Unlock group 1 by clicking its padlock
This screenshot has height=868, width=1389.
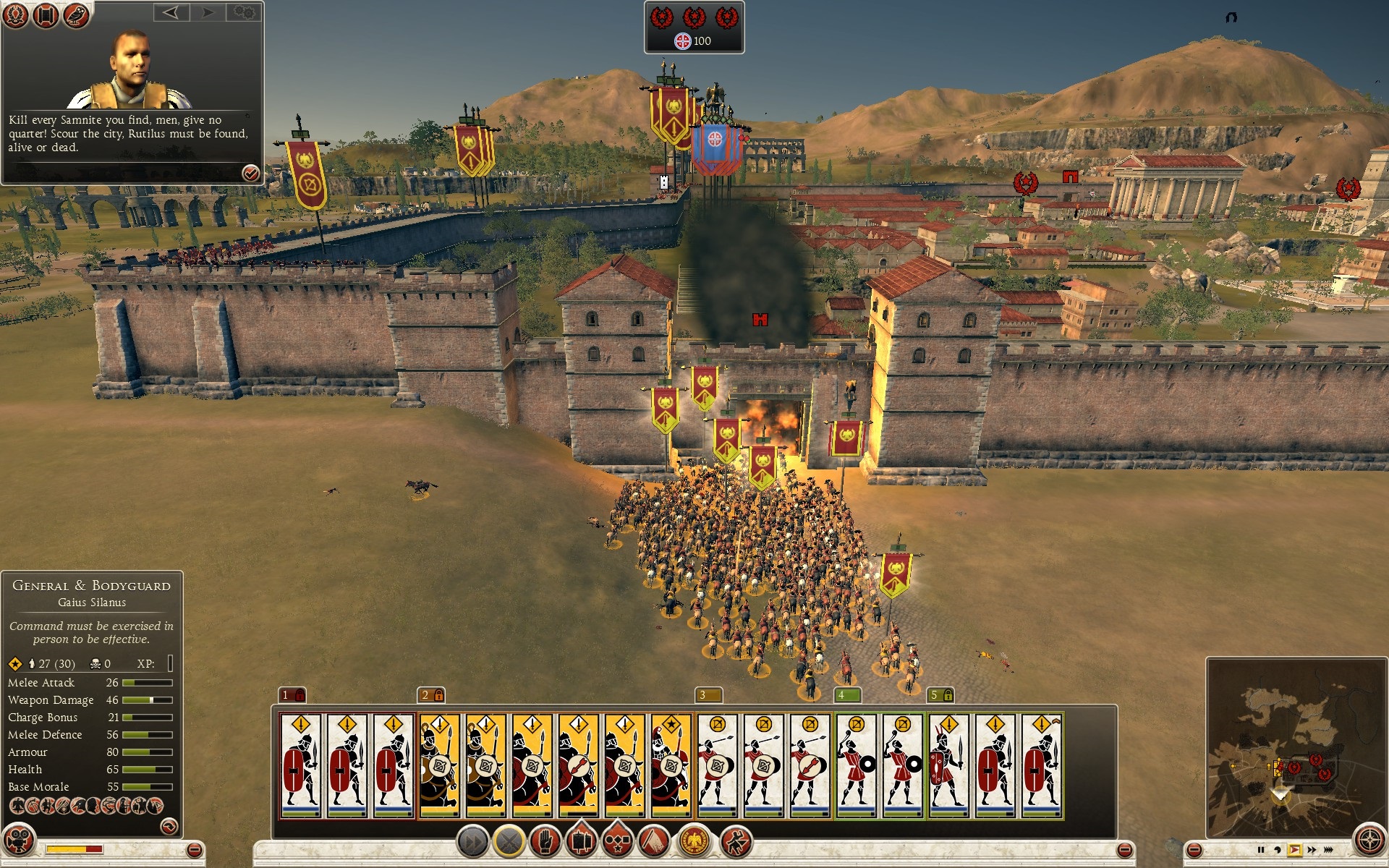(299, 694)
